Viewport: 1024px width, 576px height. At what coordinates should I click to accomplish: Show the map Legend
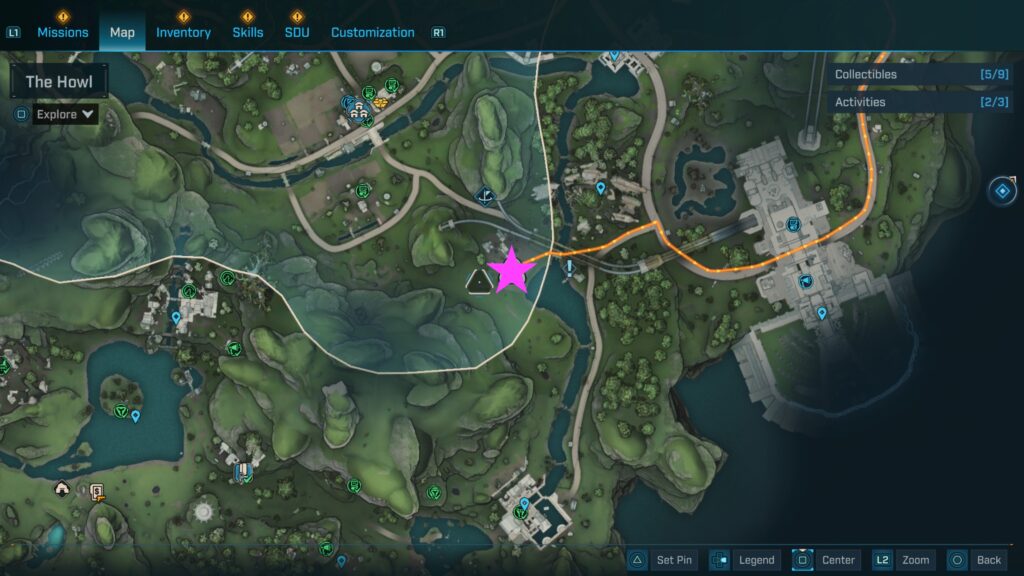[x=745, y=560]
